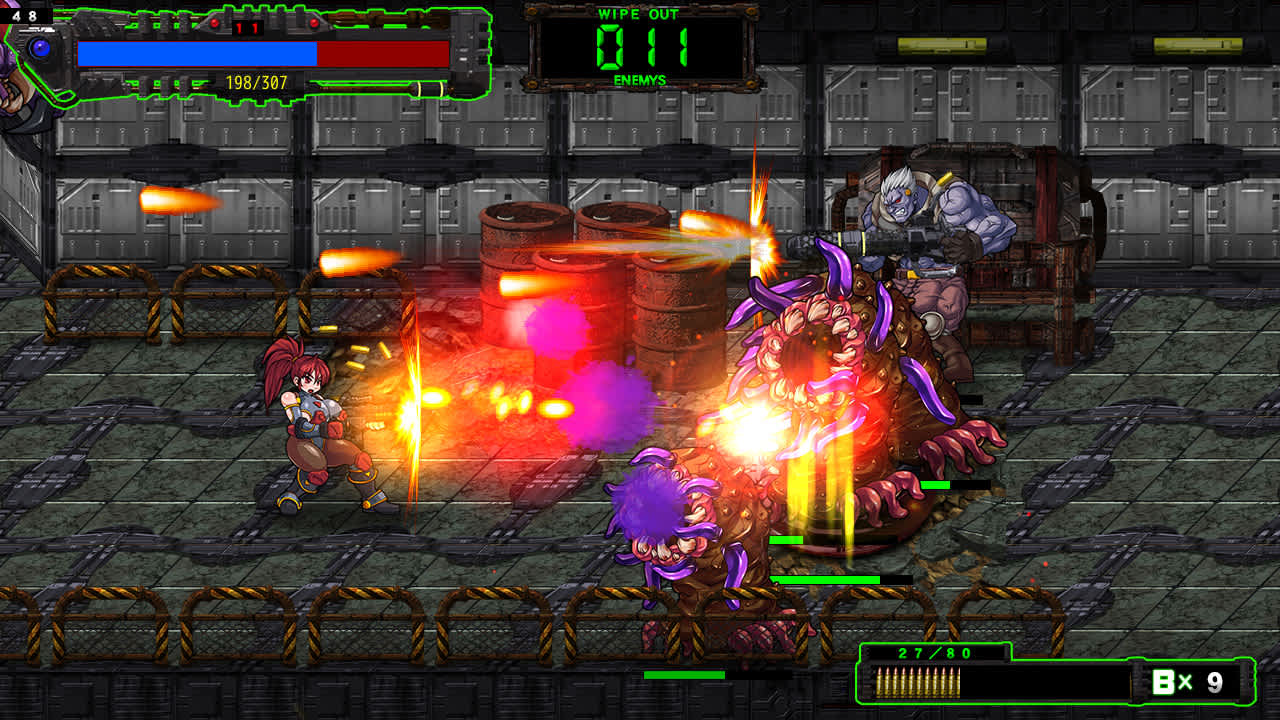Click the 198/307 health value text
Screen dimensions: 1280x720
coord(256,82)
